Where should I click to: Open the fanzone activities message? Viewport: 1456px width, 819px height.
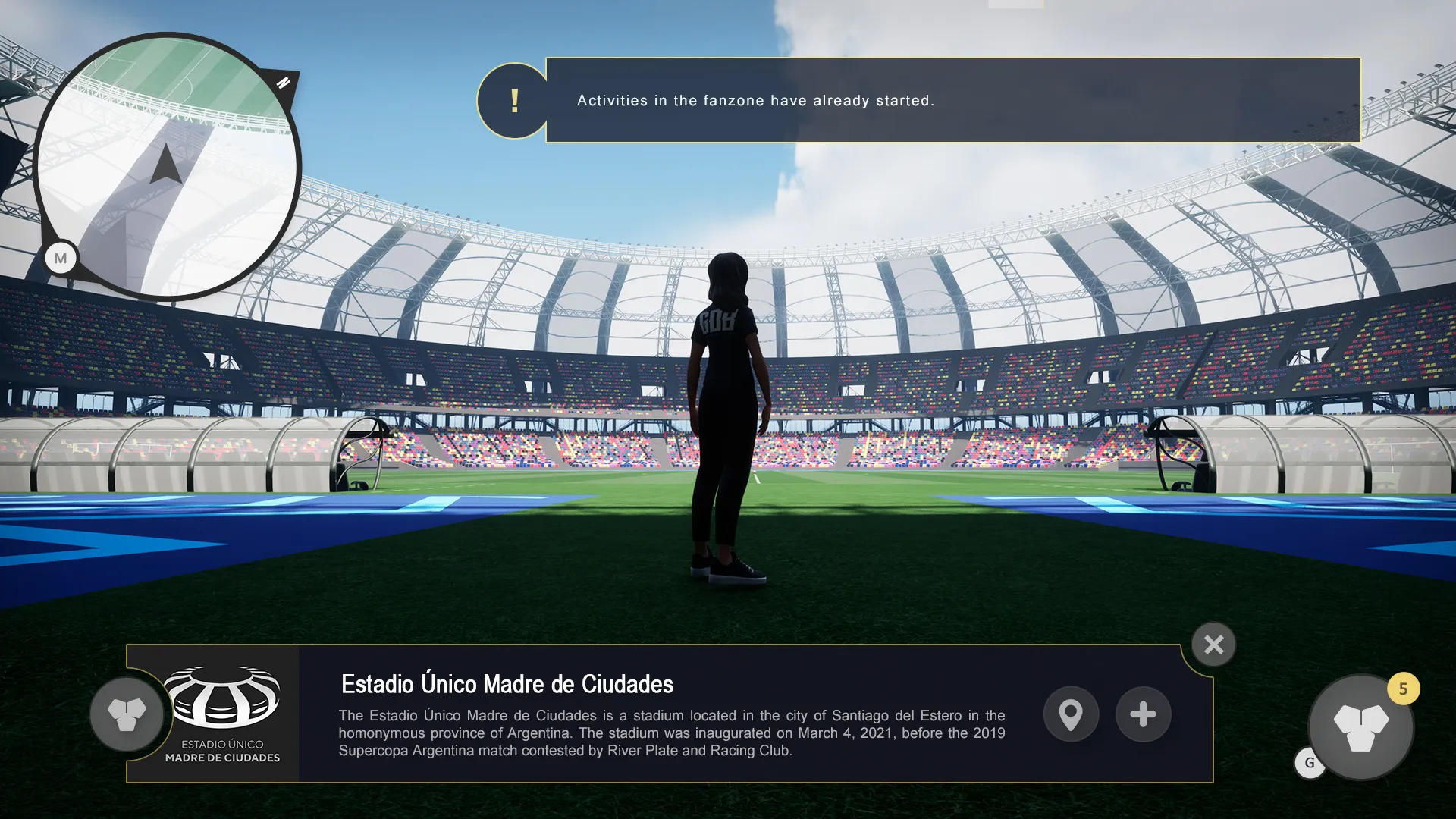coord(756,100)
